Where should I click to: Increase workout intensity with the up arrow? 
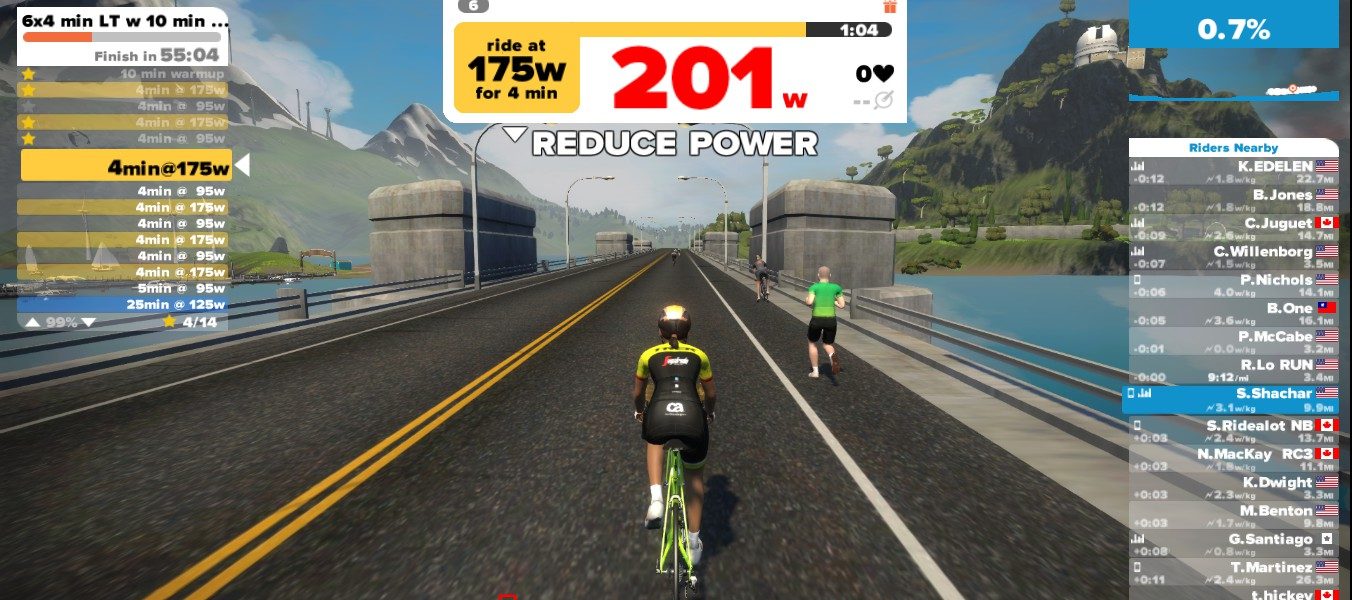click(33, 322)
